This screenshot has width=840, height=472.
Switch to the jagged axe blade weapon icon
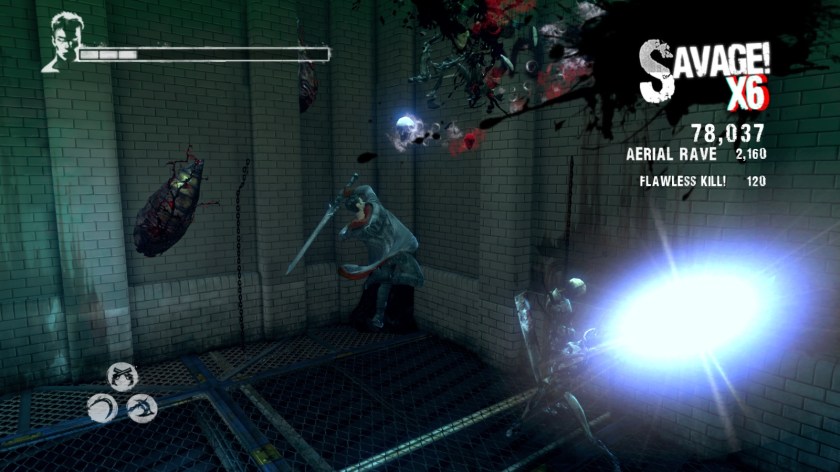point(142,408)
